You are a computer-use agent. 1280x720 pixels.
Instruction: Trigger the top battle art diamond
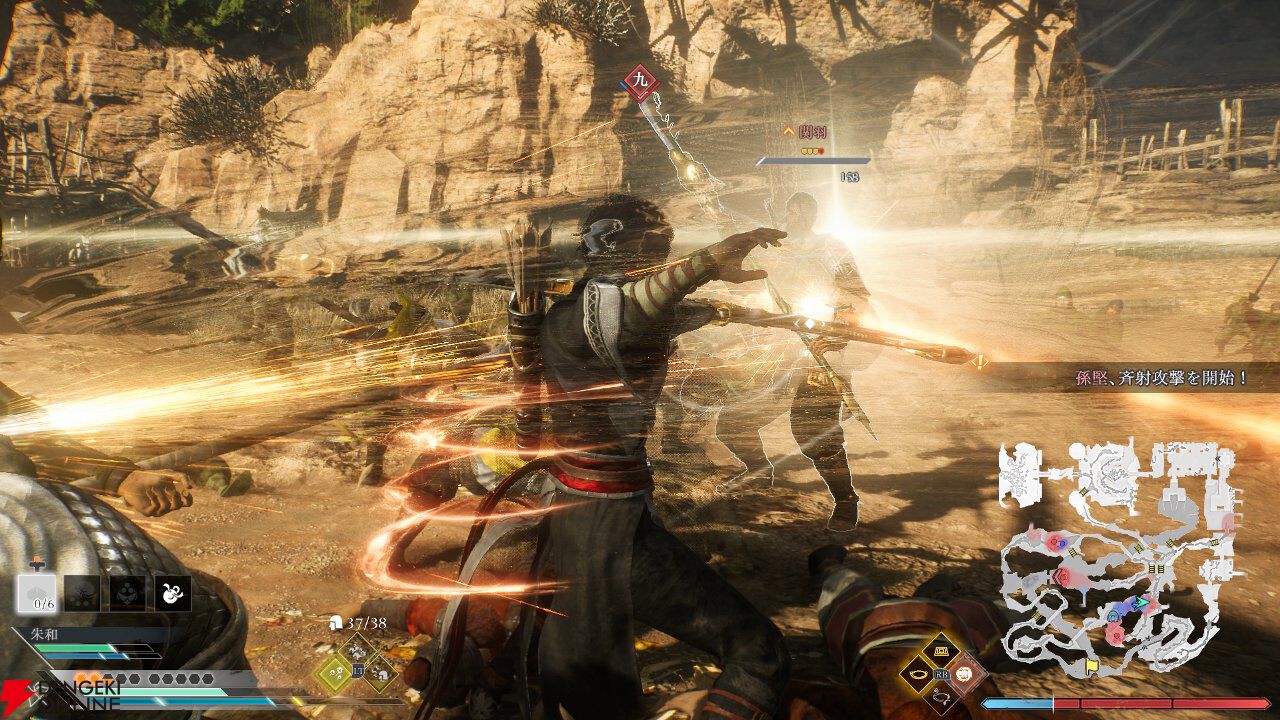tap(940, 652)
